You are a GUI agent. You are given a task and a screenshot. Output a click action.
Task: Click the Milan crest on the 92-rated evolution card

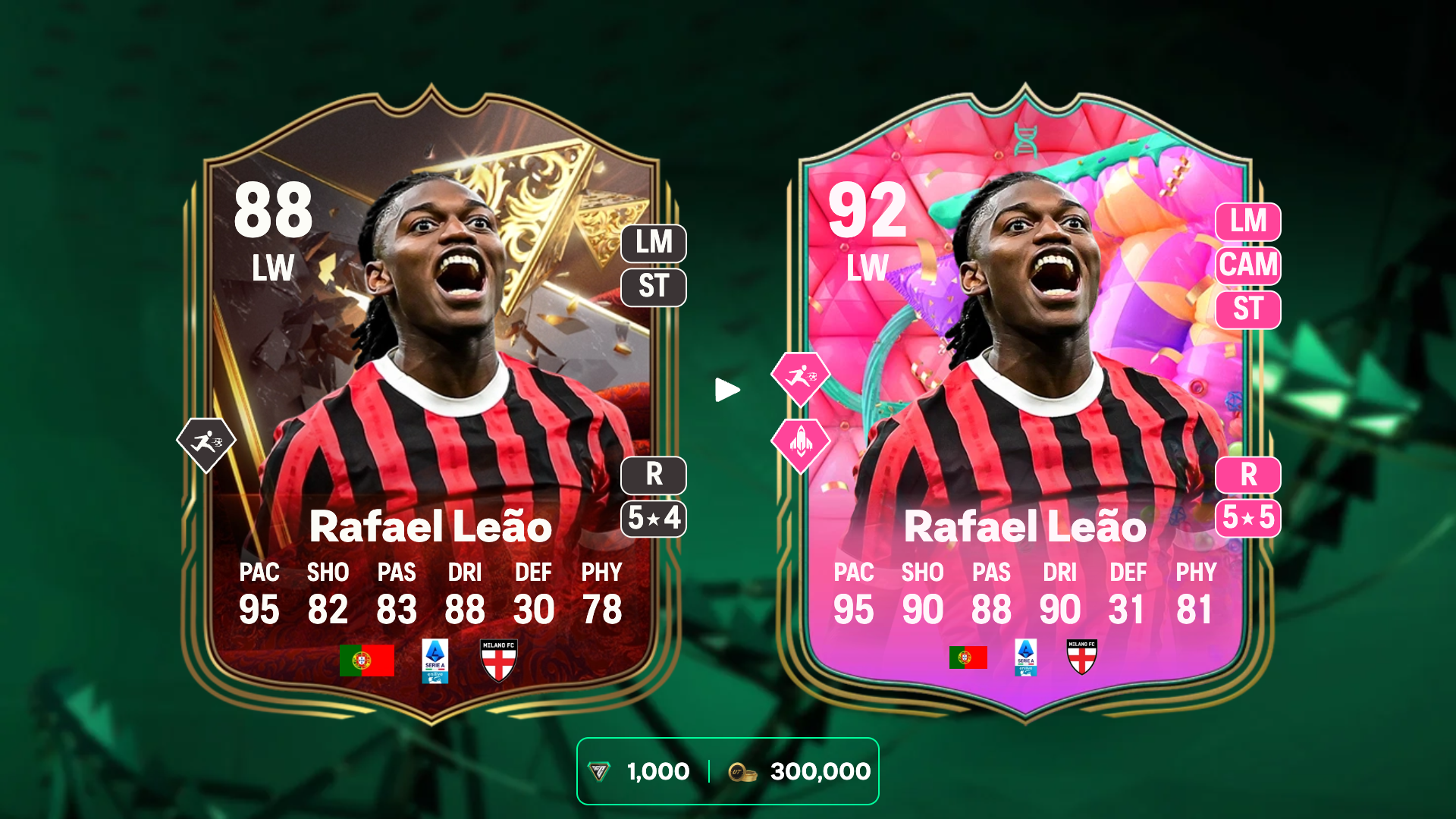1084,658
